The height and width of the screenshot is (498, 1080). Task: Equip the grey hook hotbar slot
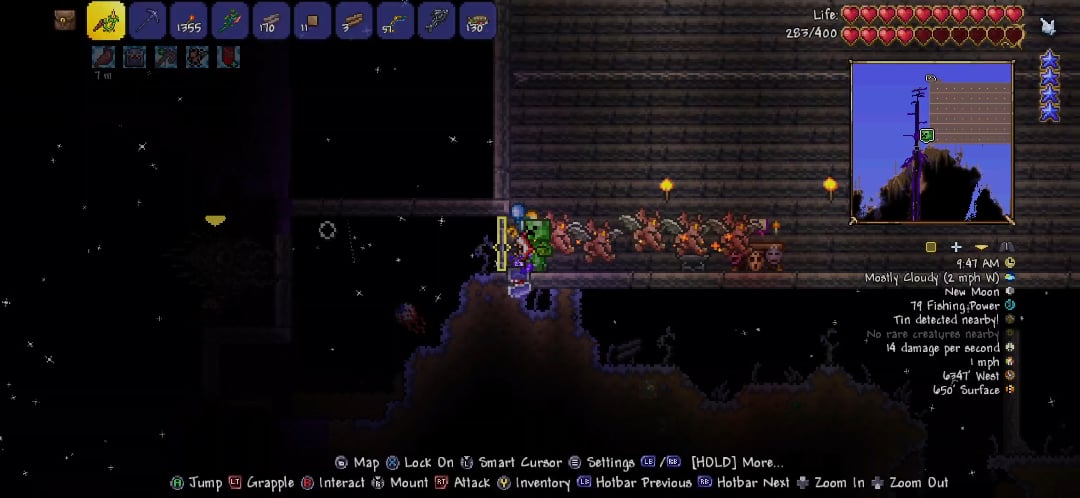coord(436,20)
